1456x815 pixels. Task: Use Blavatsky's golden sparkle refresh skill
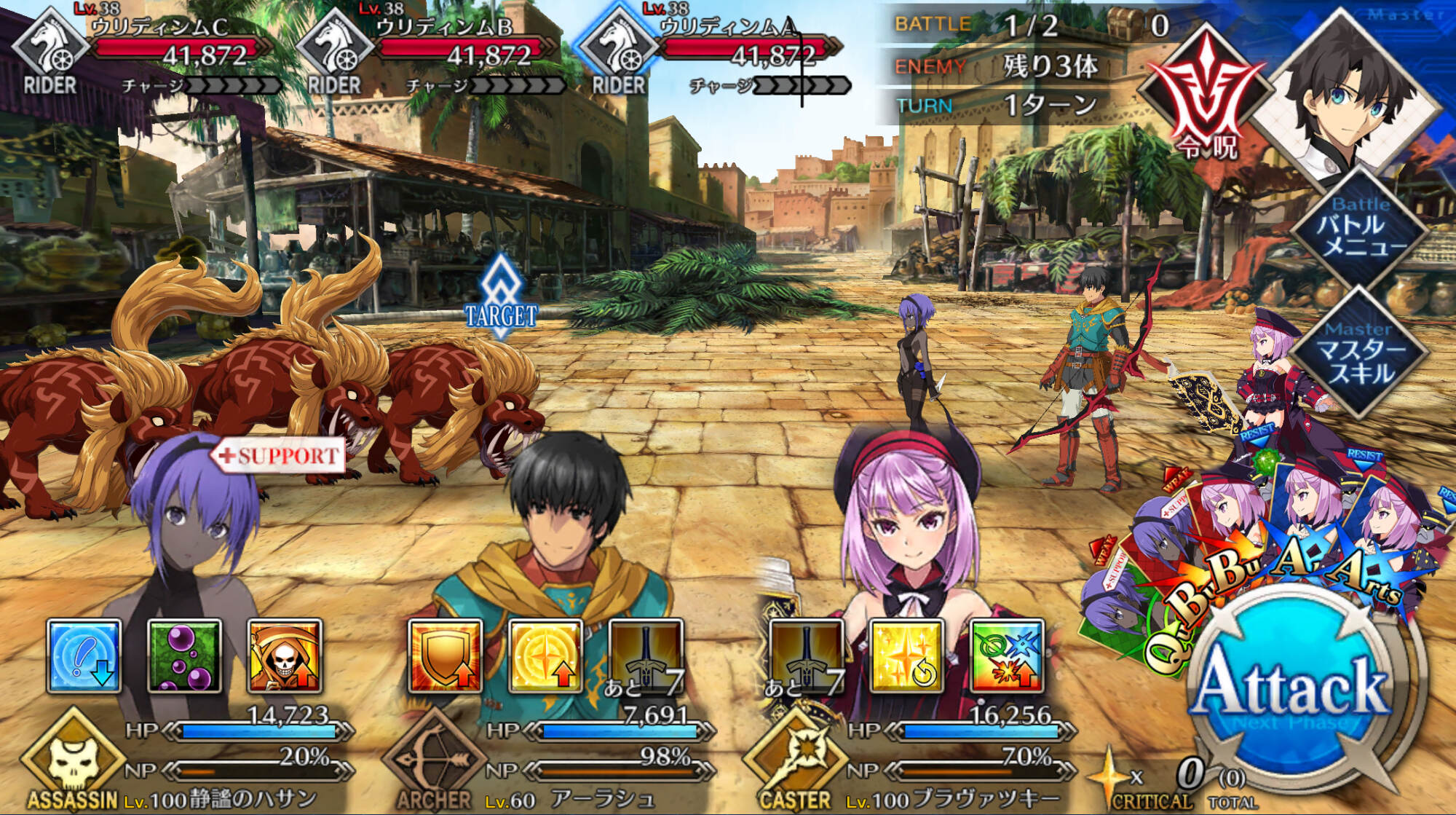907,655
